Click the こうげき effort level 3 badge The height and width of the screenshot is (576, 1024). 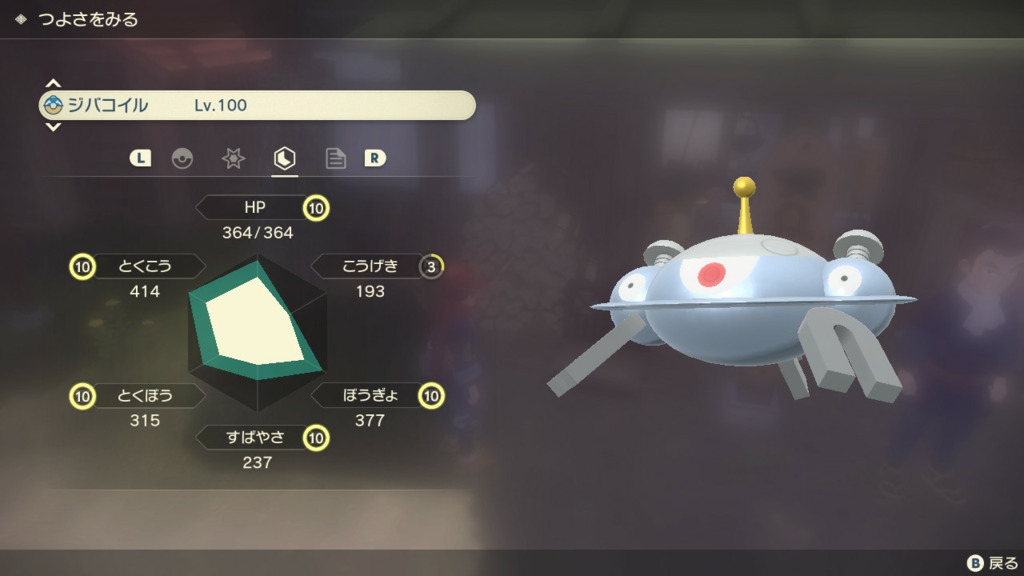[432, 266]
